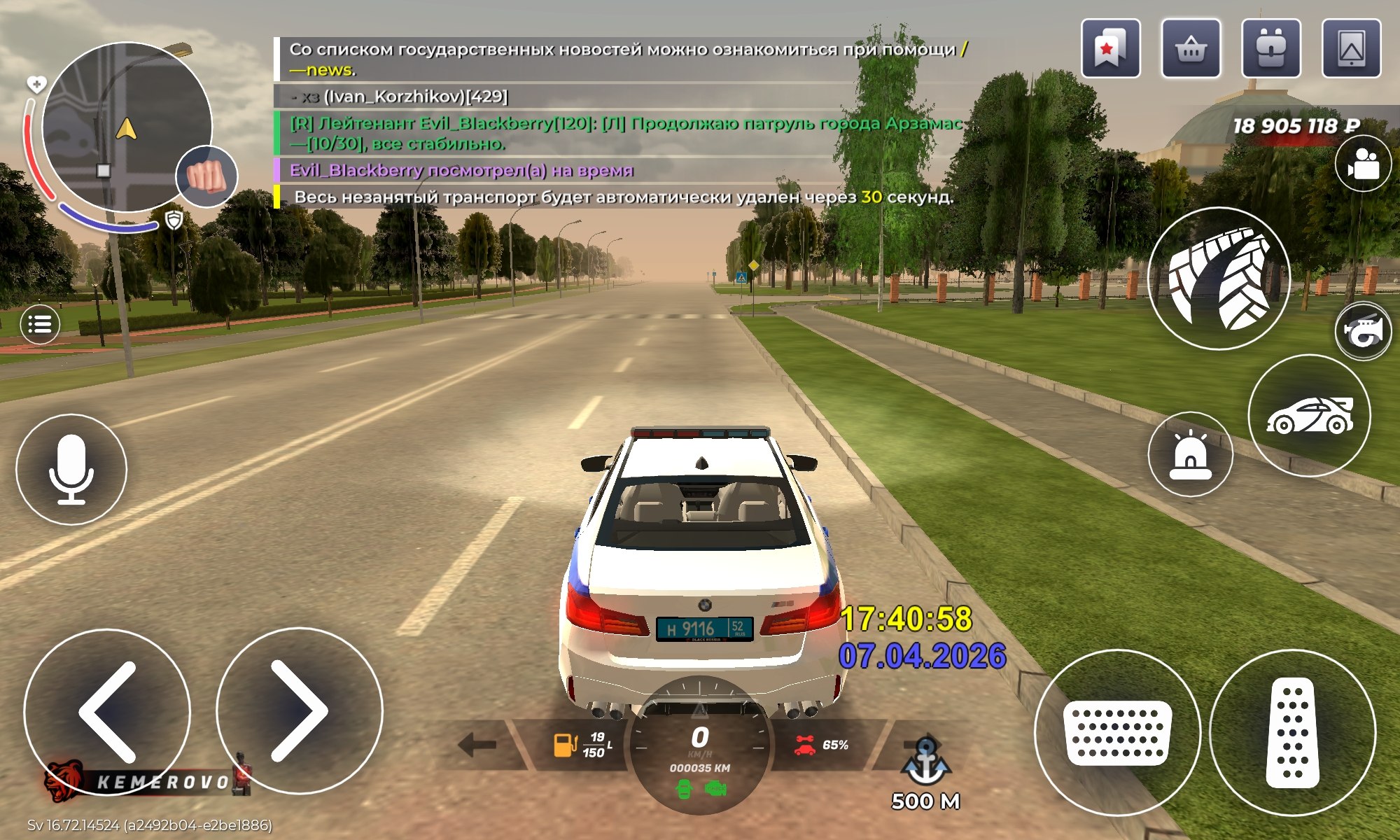Screen dimensions: 1400x840
Task: Open the list menu button
Action: click(40, 325)
